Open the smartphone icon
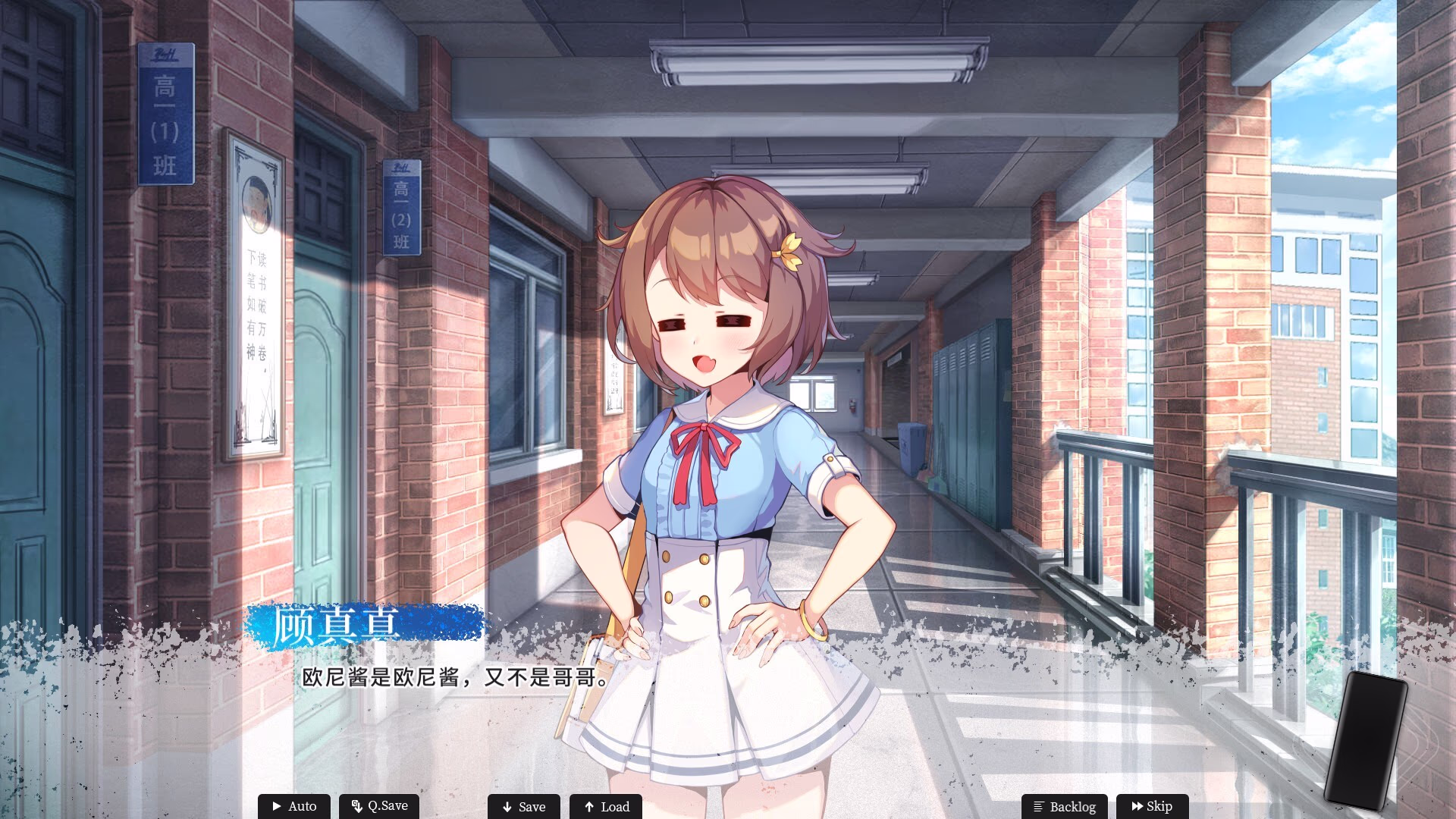Screen dimensions: 1456x819 (1365, 739)
